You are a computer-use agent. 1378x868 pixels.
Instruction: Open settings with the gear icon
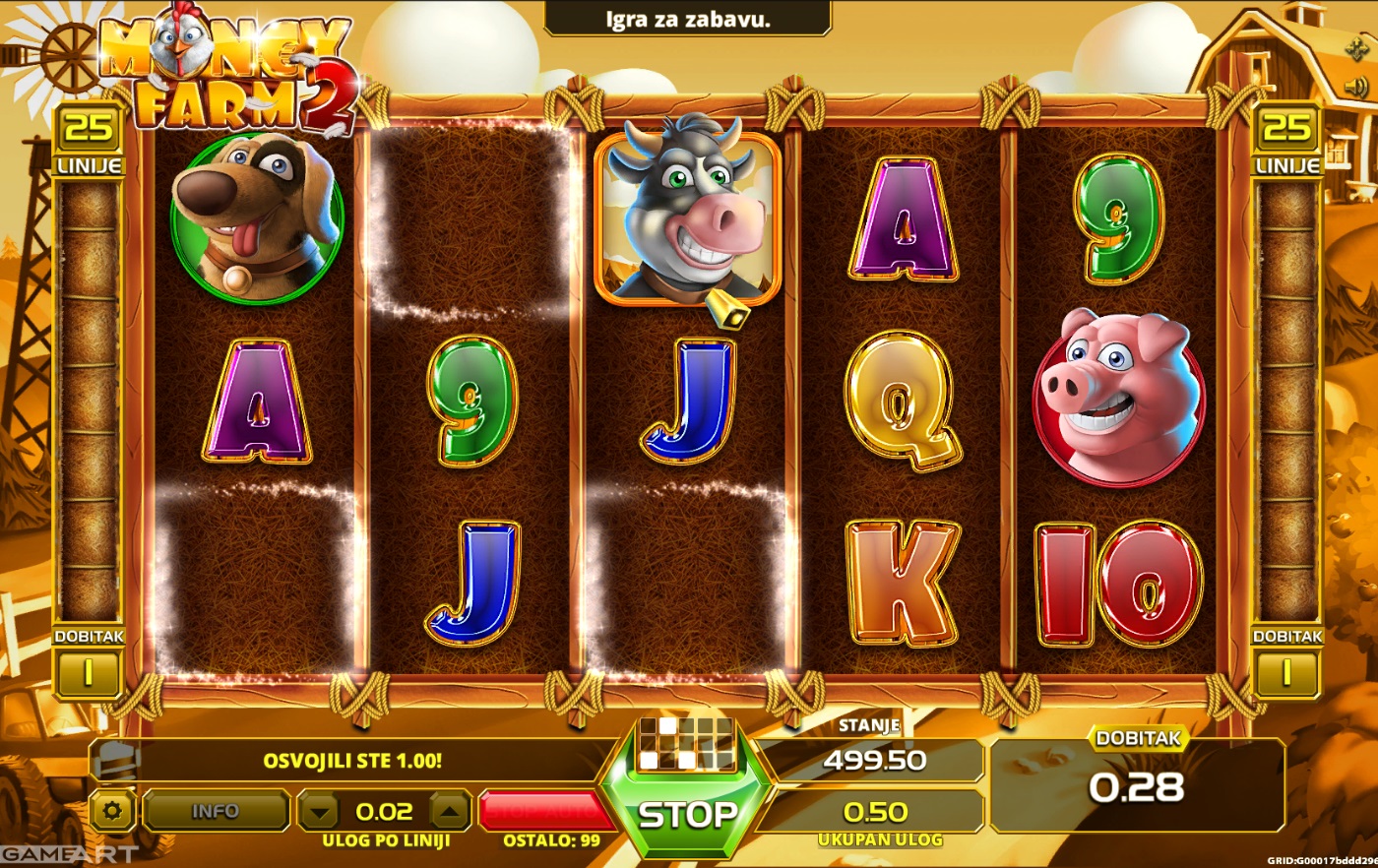click(112, 812)
